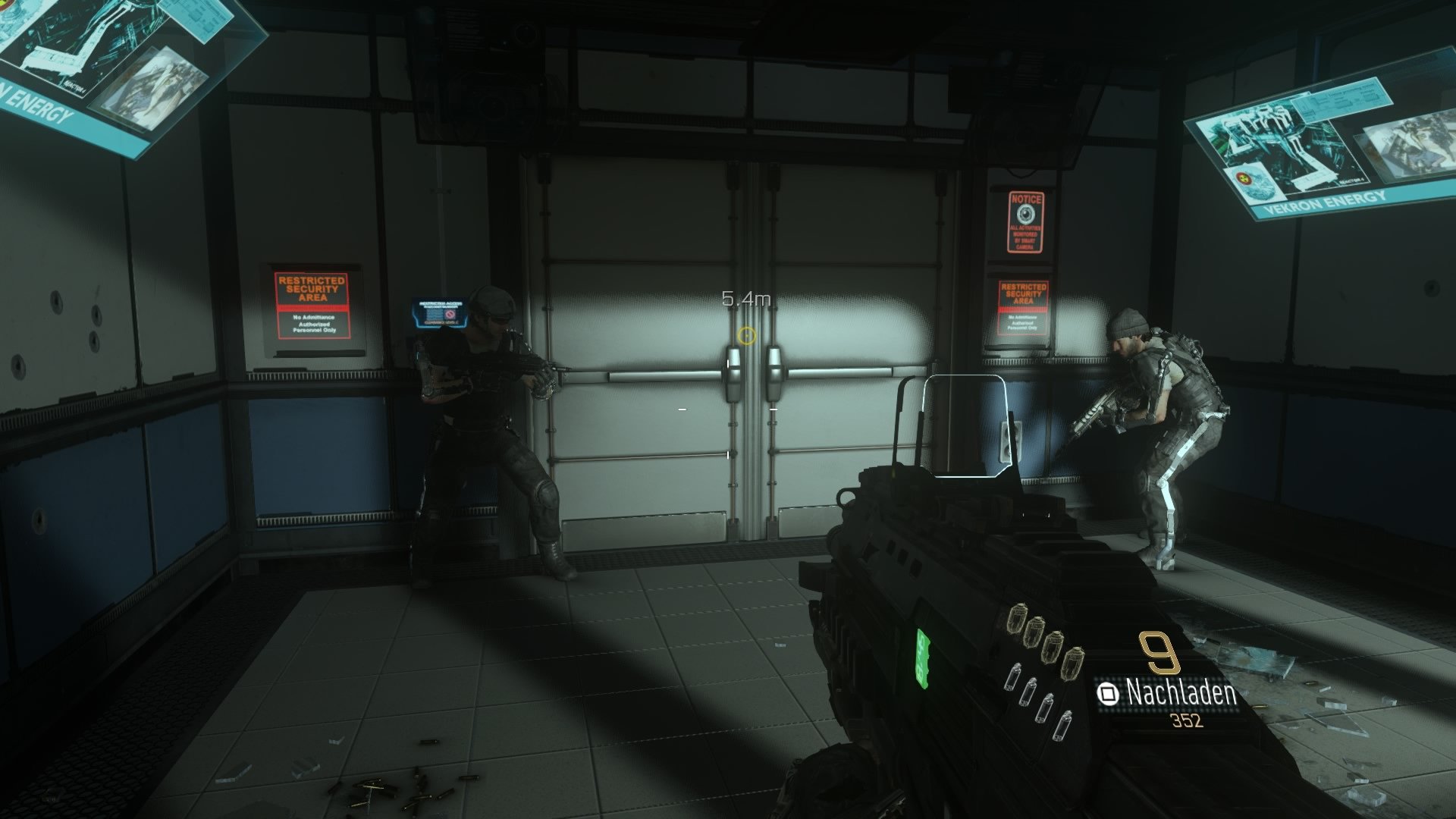
Task: Click the right RESTRICTED SECURITY AREA sign
Action: [x=1024, y=309]
